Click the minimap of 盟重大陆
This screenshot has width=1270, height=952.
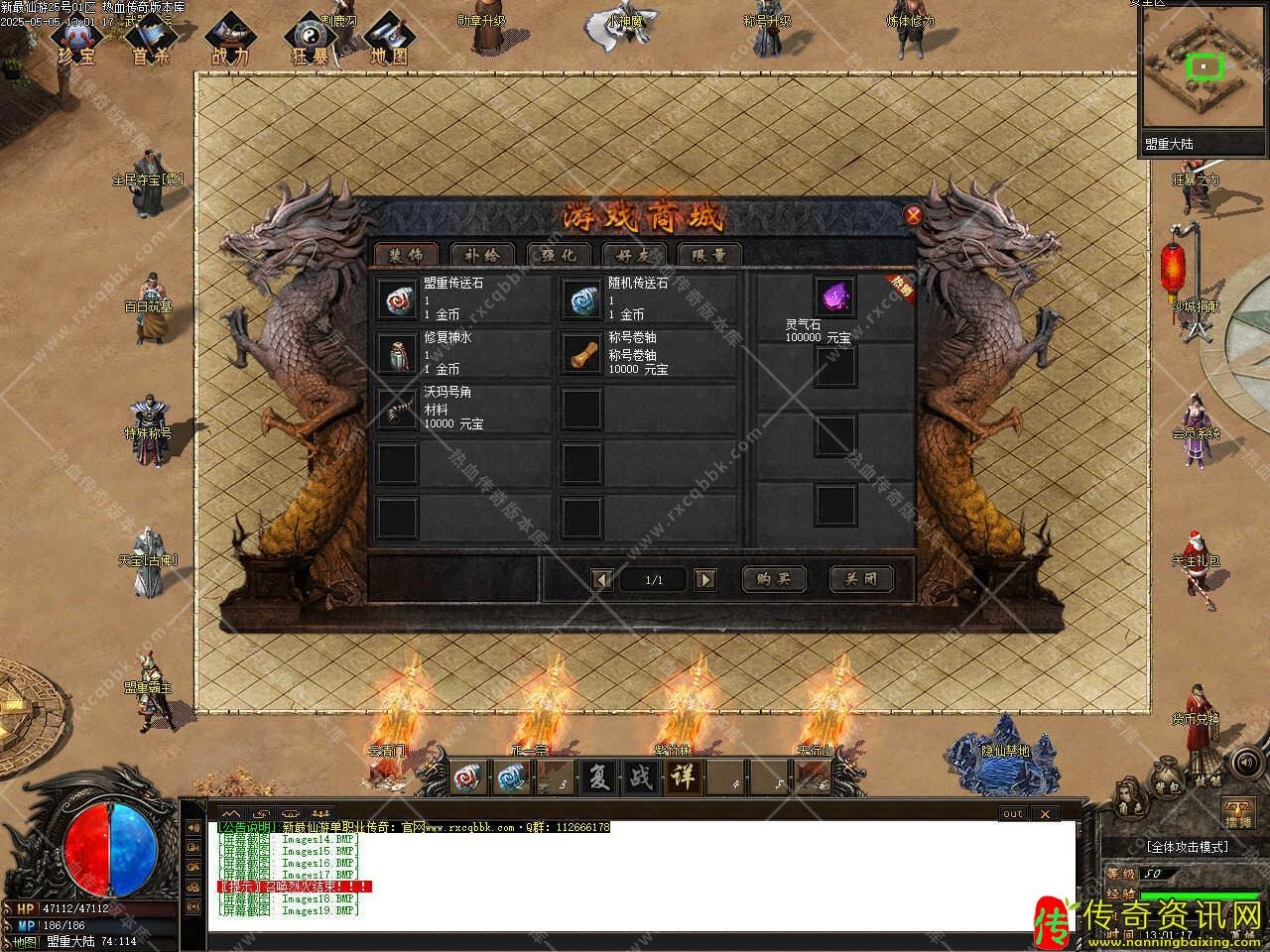coord(1200,69)
